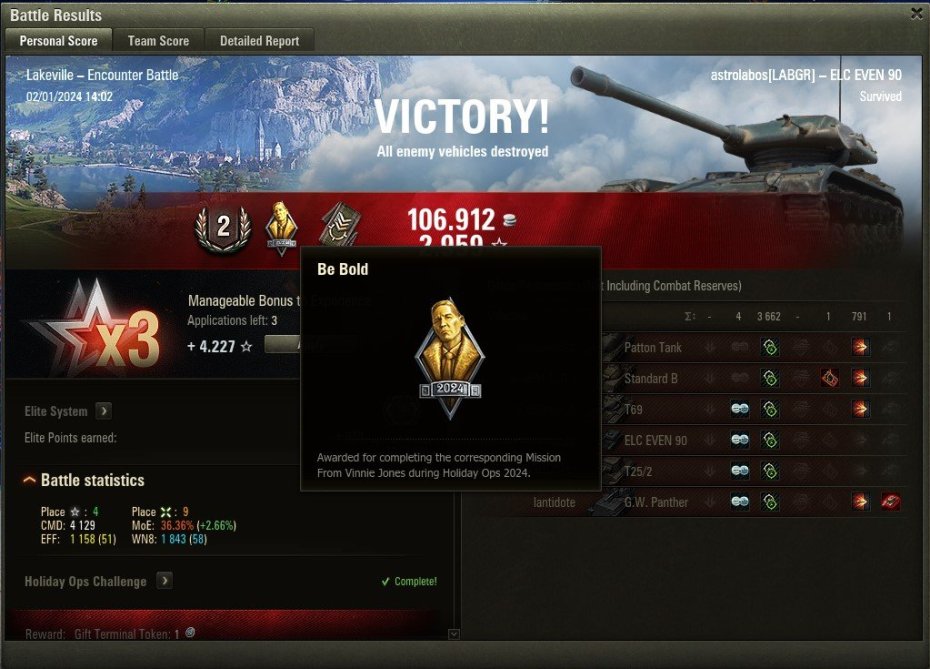Screen dimensions: 930x669
Task: Click the chevron rank badge icon
Action: (340, 228)
